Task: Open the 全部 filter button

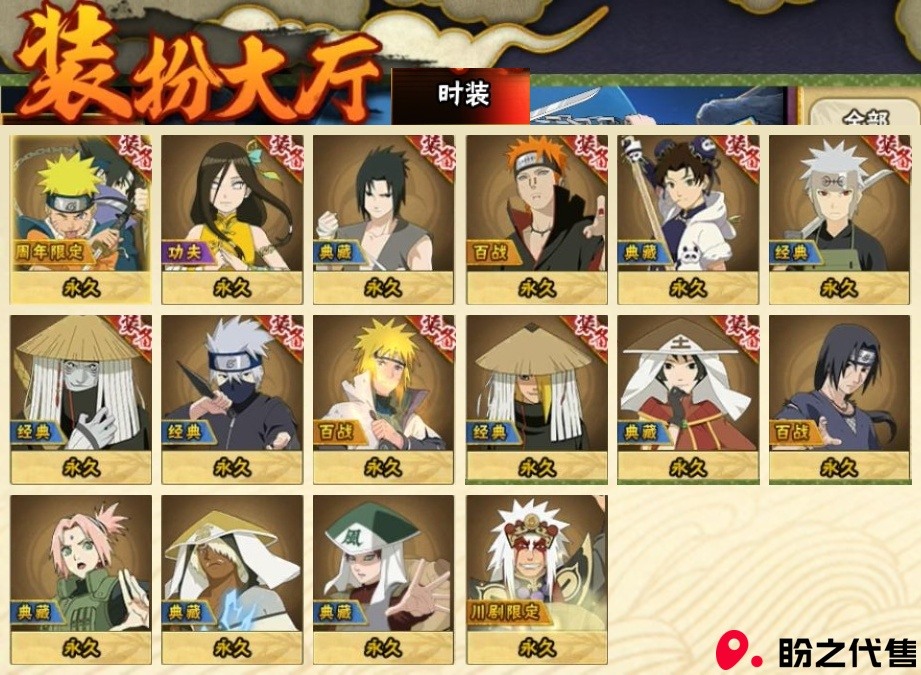Action: 864,115
